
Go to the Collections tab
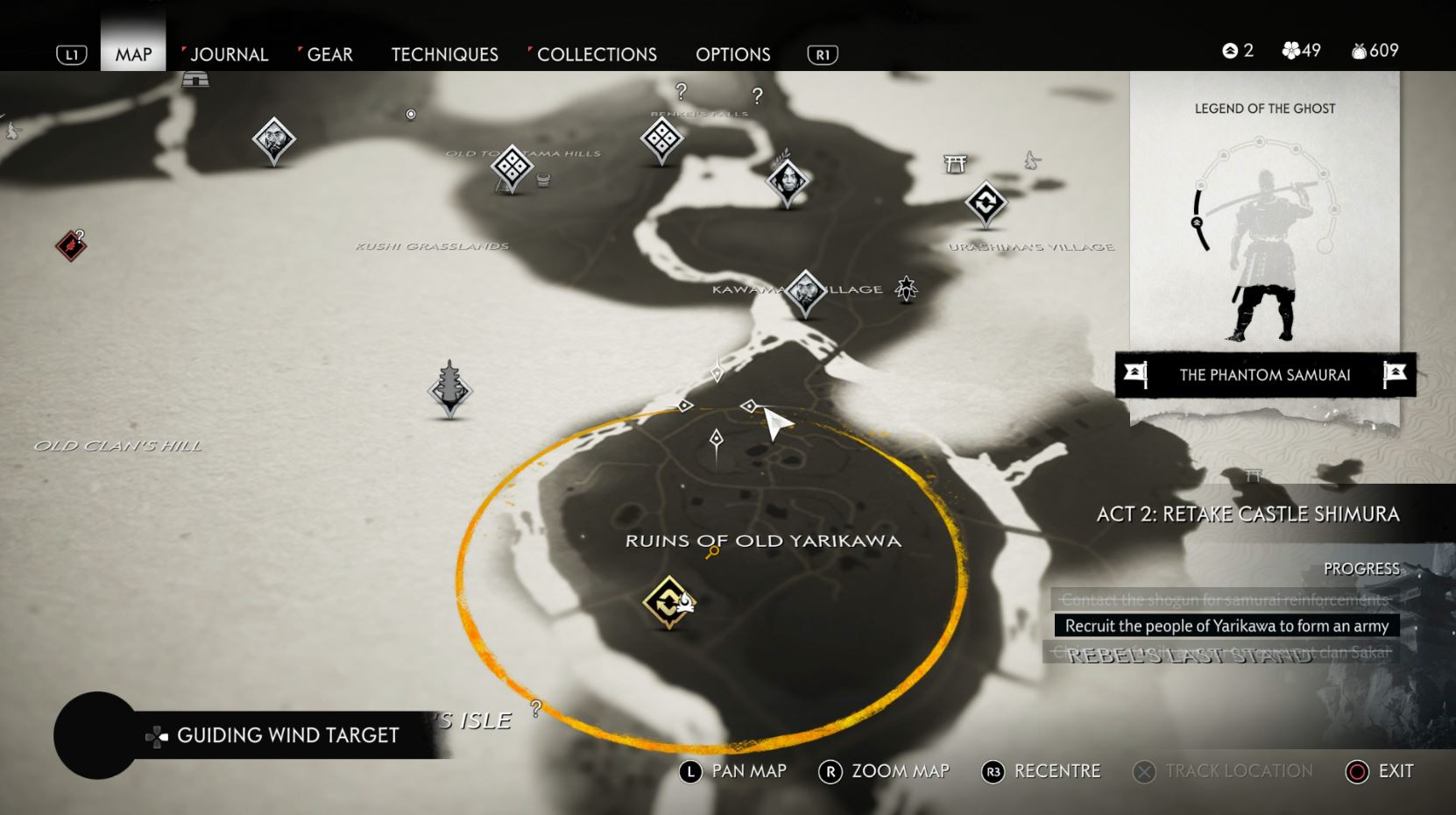(x=597, y=54)
